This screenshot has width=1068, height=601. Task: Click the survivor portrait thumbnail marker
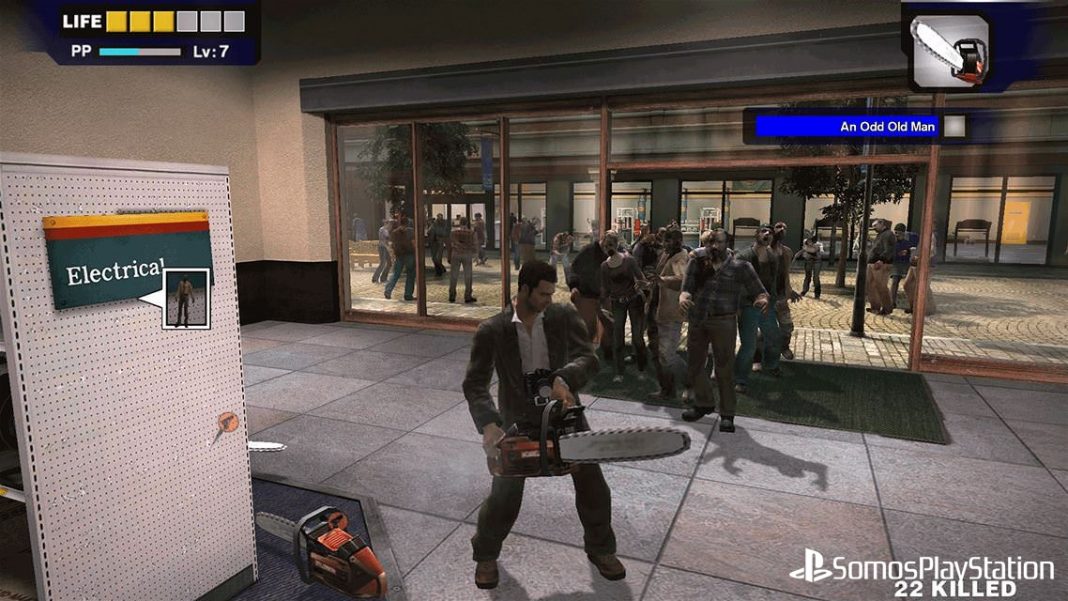(185, 298)
